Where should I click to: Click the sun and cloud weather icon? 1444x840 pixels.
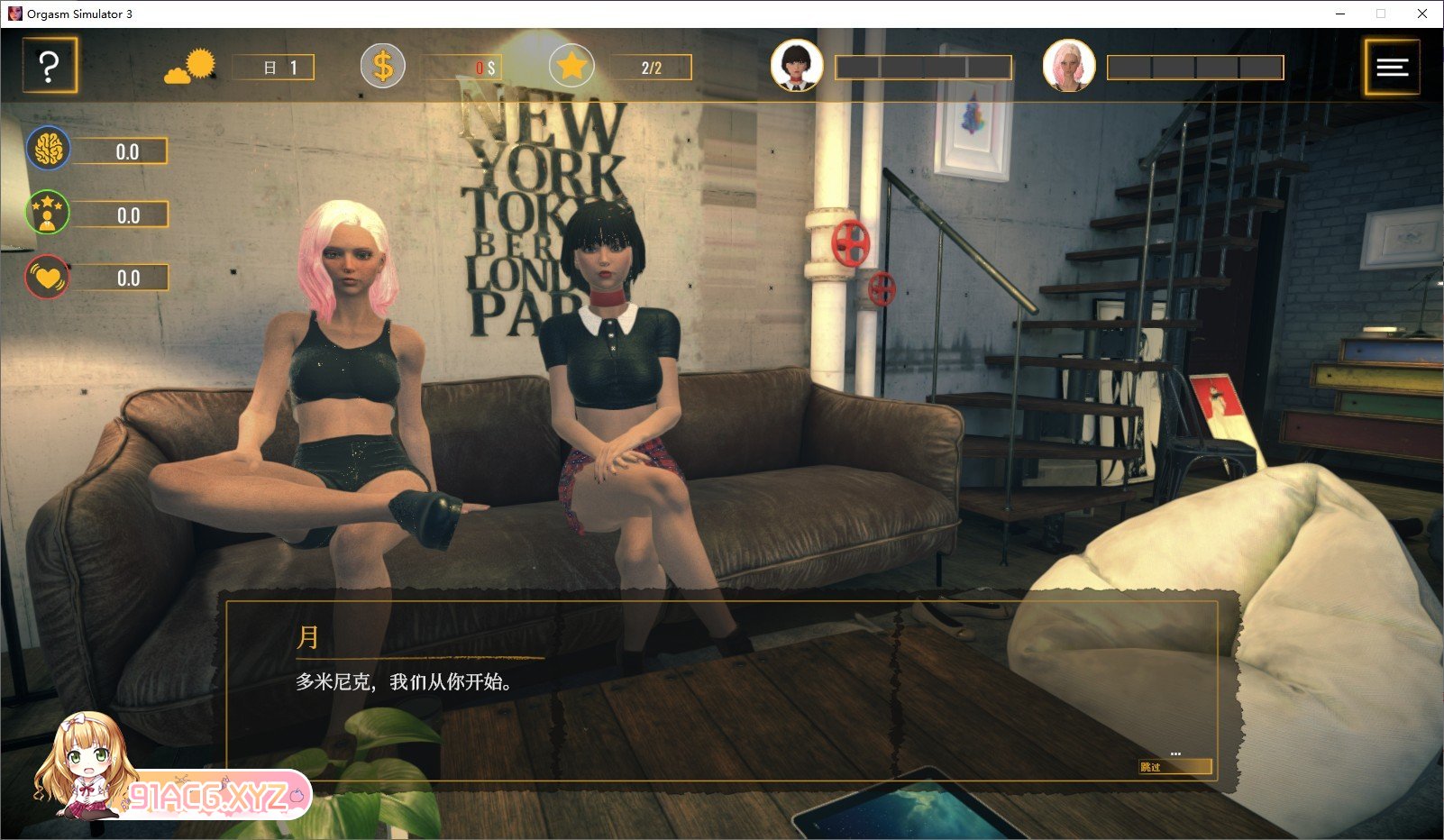pyautogui.click(x=190, y=67)
